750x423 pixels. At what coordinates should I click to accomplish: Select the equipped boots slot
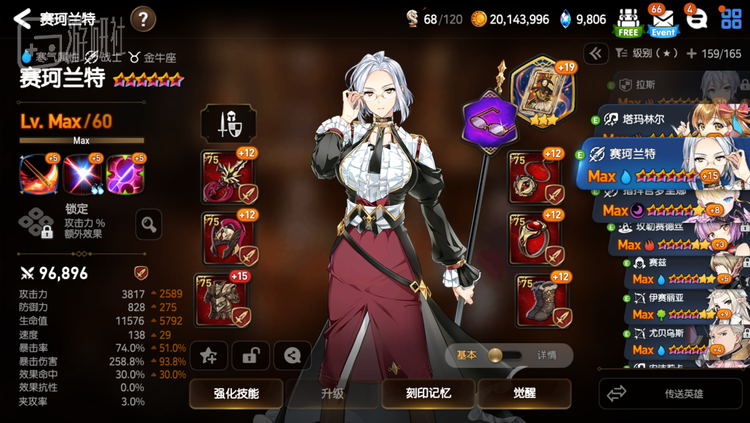pyautogui.click(x=540, y=299)
